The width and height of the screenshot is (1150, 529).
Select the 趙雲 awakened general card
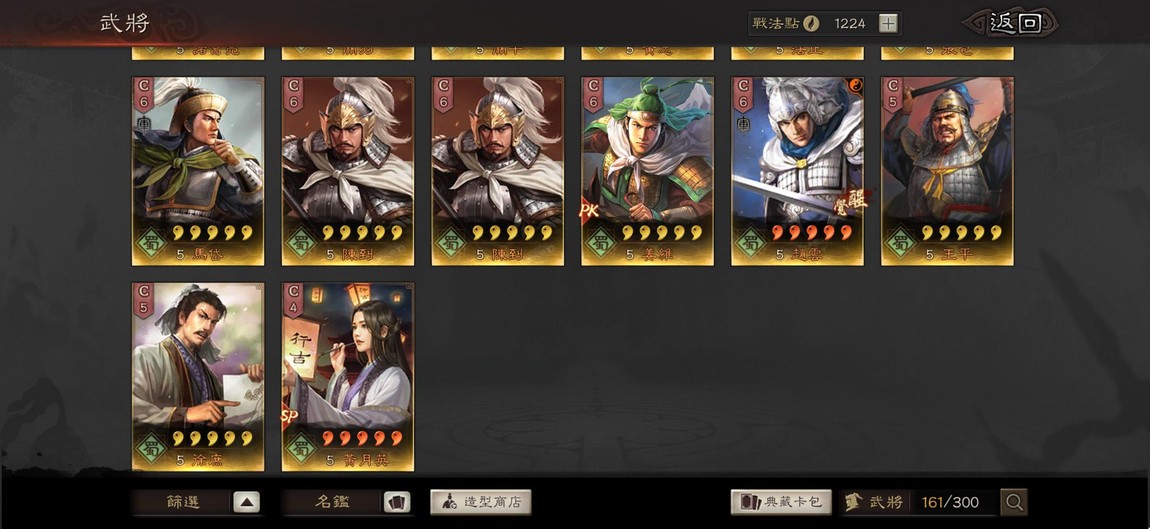[797, 170]
